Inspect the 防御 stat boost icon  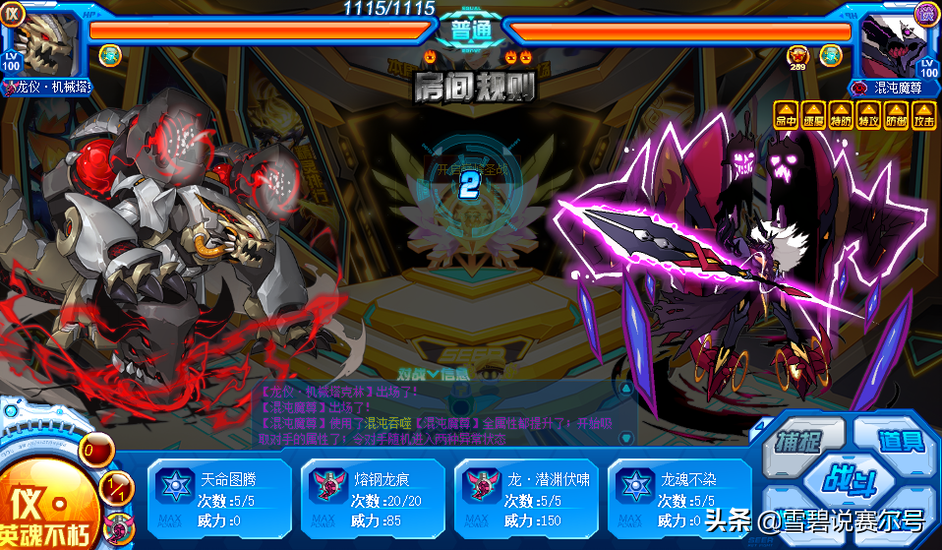[896, 115]
